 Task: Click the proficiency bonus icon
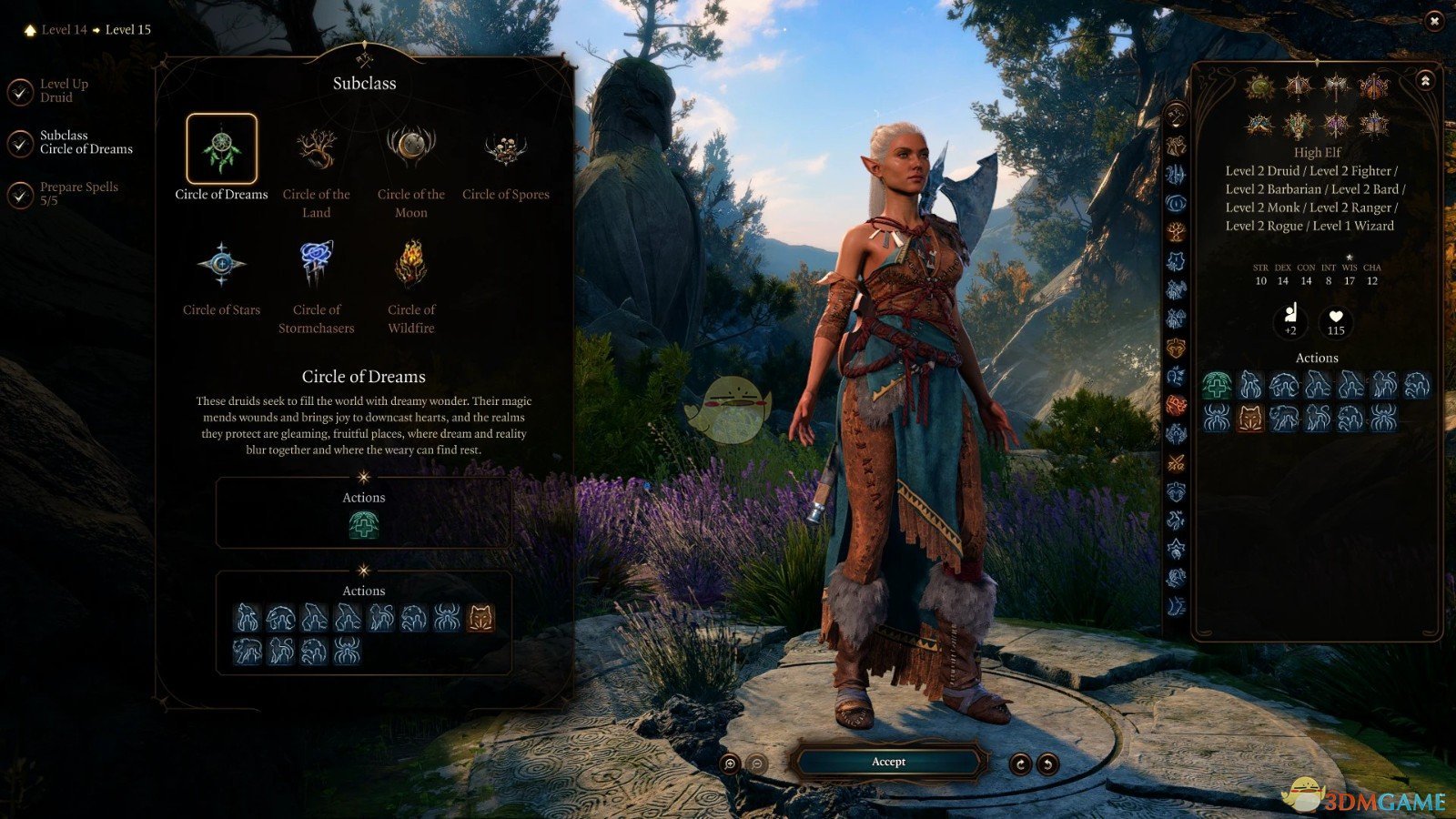[x=1290, y=319]
